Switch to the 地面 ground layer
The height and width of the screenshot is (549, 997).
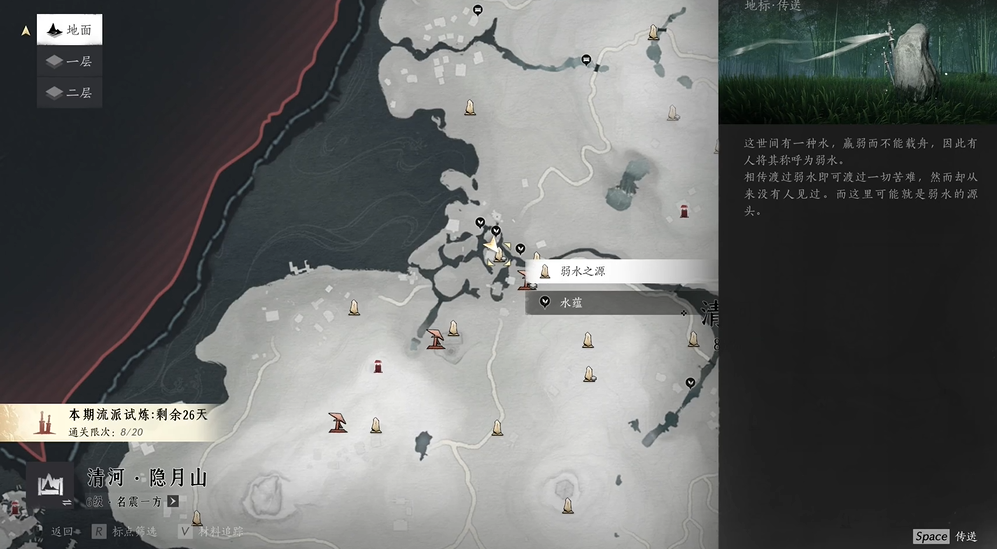click(69, 30)
